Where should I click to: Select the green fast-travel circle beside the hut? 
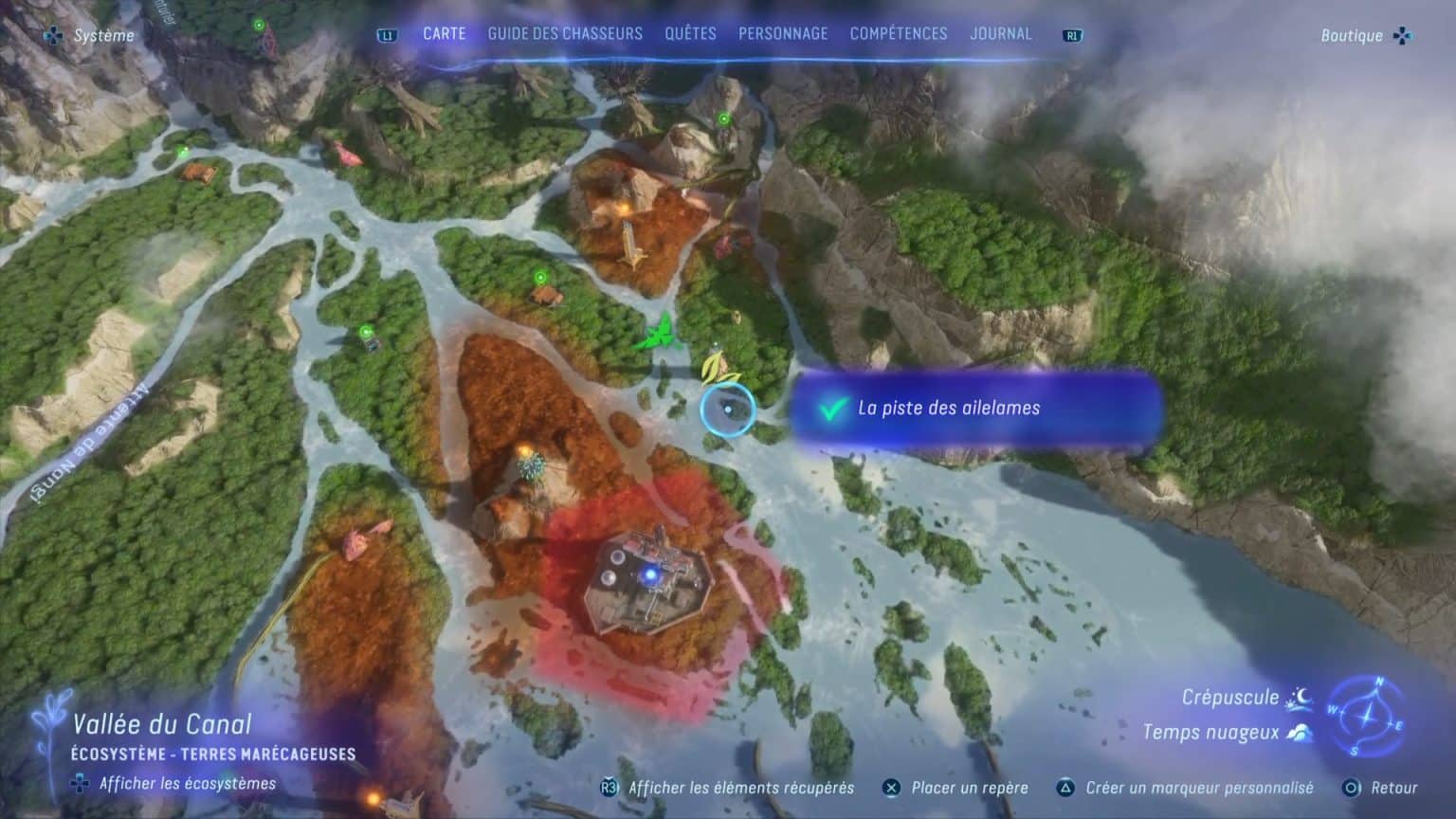(x=538, y=278)
